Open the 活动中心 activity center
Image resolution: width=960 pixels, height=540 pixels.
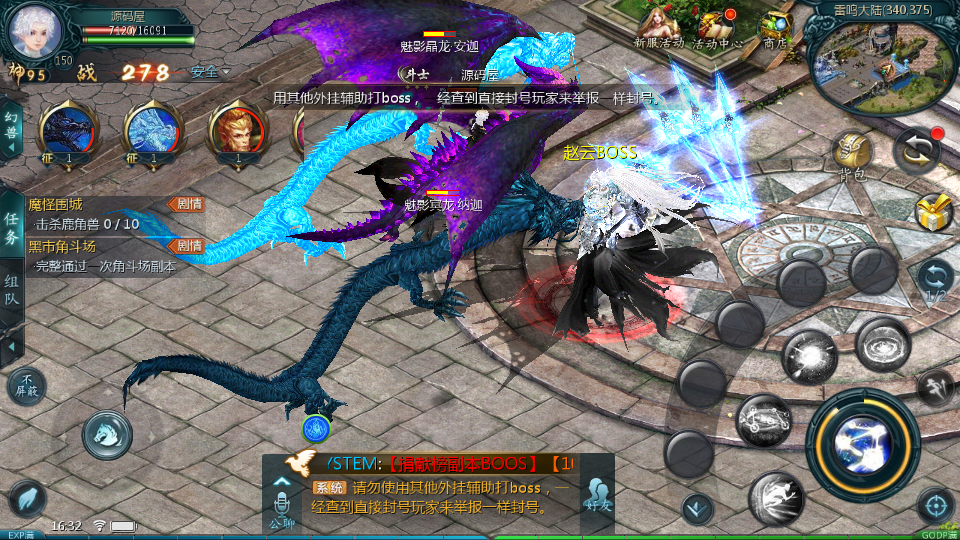tap(719, 27)
